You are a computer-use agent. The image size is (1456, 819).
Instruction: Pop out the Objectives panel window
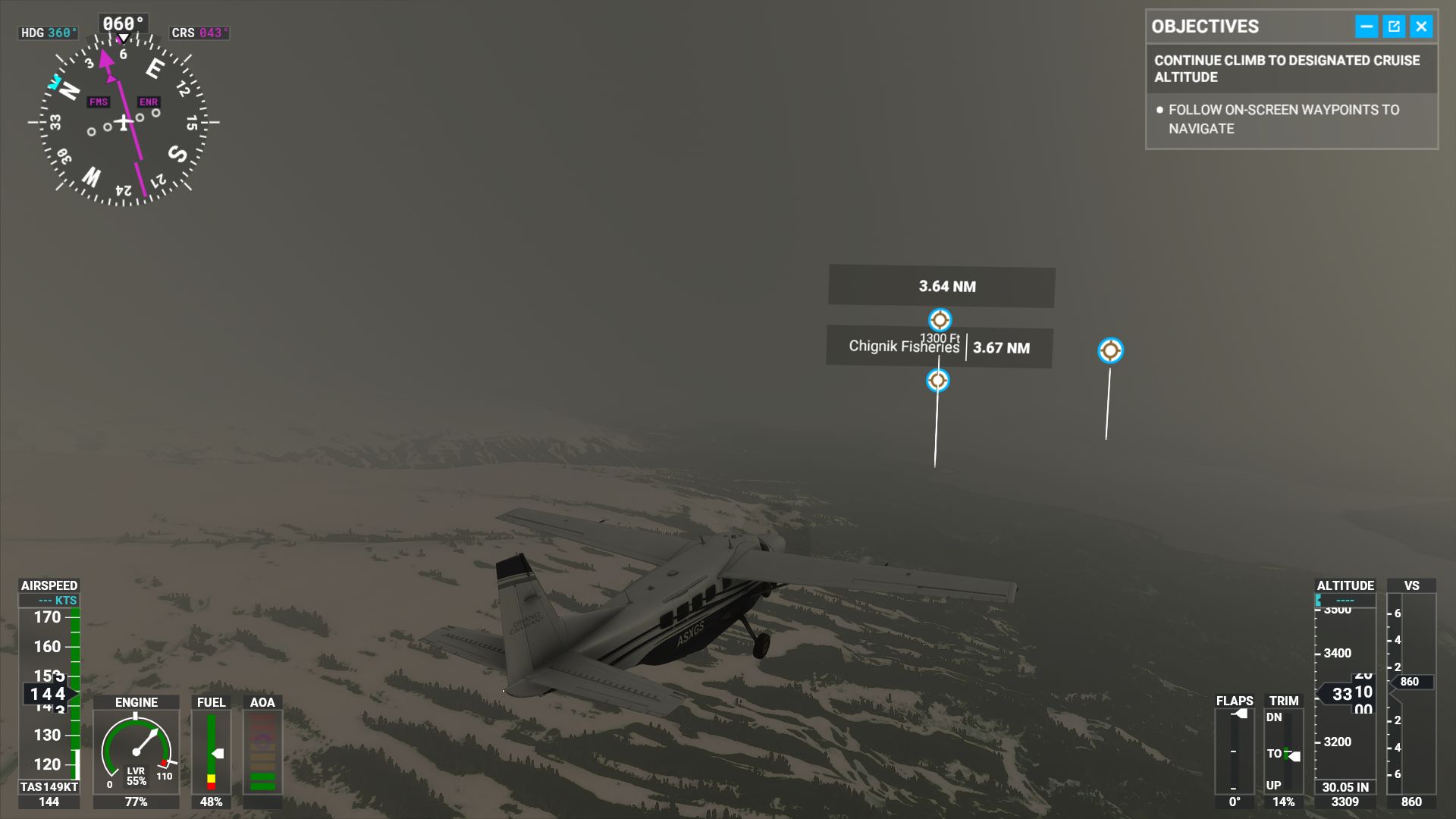click(1394, 27)
